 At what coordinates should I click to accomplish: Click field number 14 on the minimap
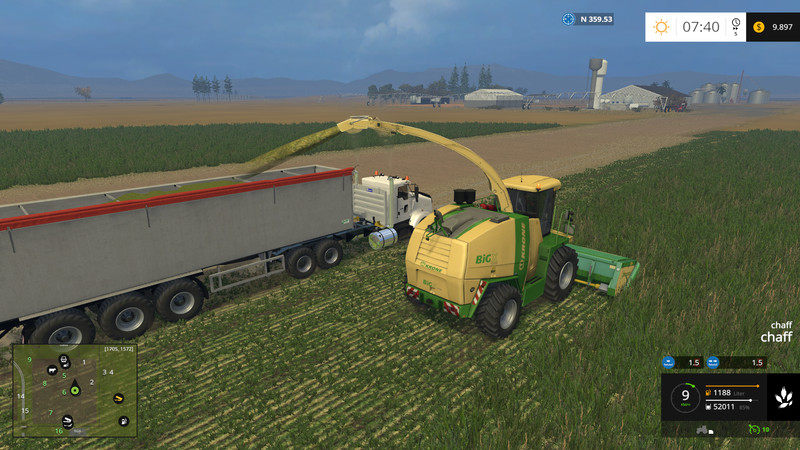(x=20, y=396)
